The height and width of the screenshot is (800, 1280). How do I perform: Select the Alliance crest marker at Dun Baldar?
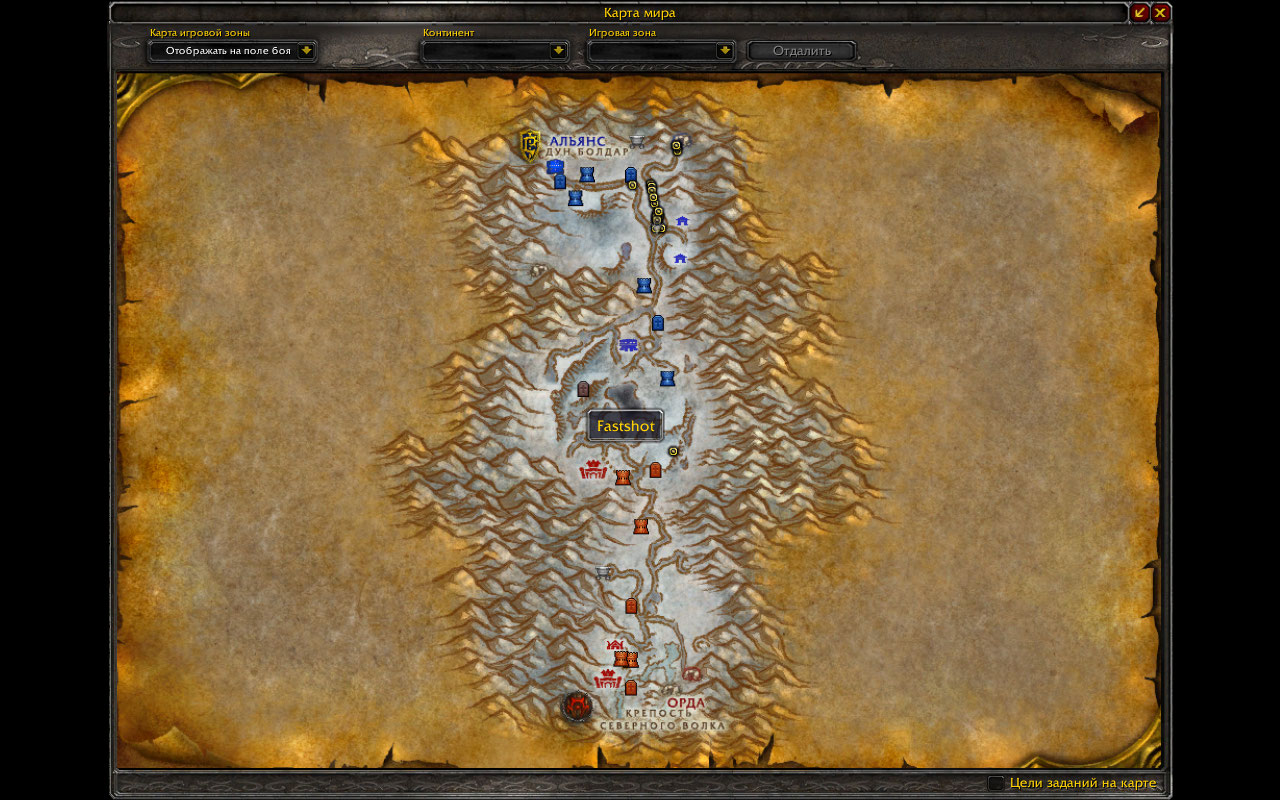pos(530,145)
